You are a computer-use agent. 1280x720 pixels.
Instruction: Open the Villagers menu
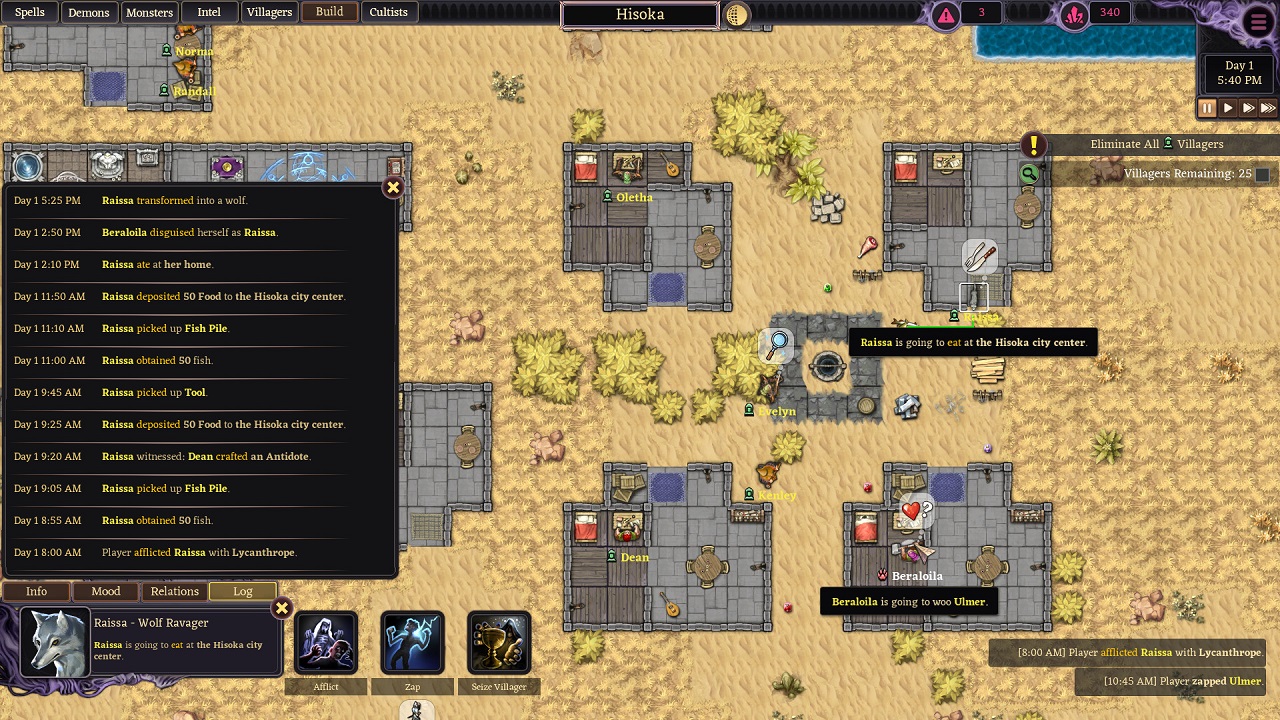tap(269, 12)
